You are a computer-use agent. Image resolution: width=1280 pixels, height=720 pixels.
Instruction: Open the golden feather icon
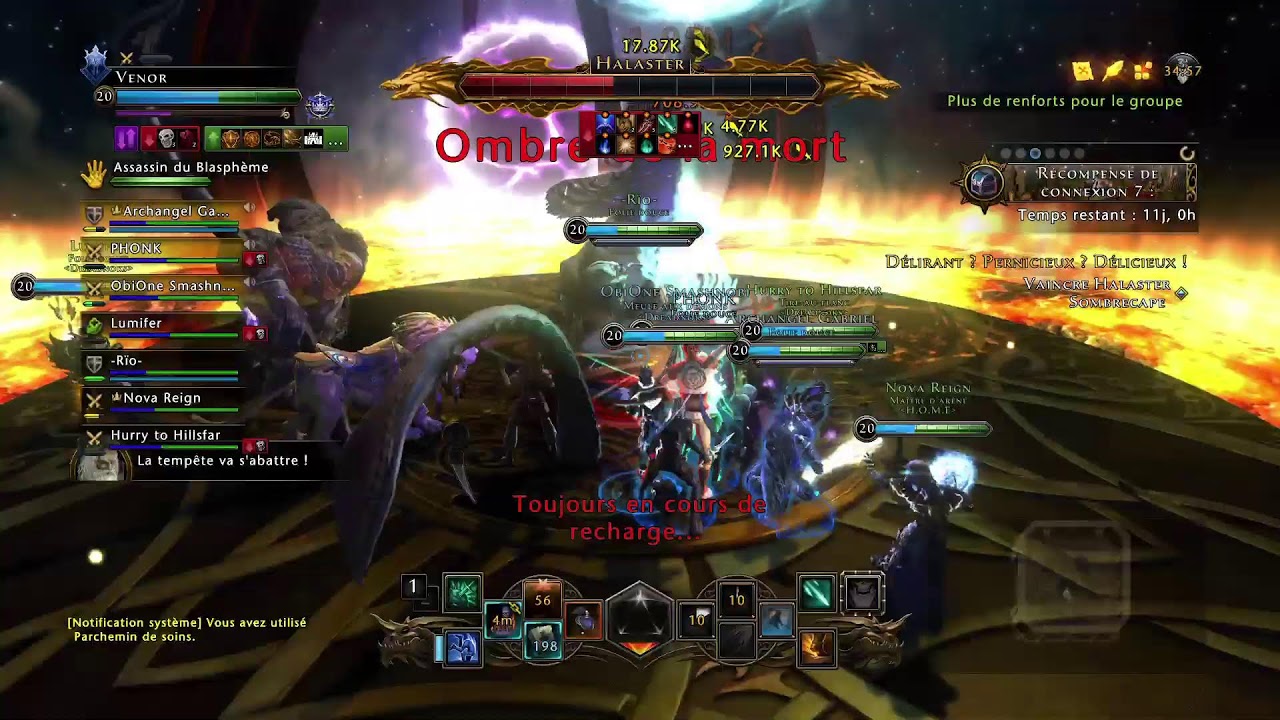[x=1113, y=70]
